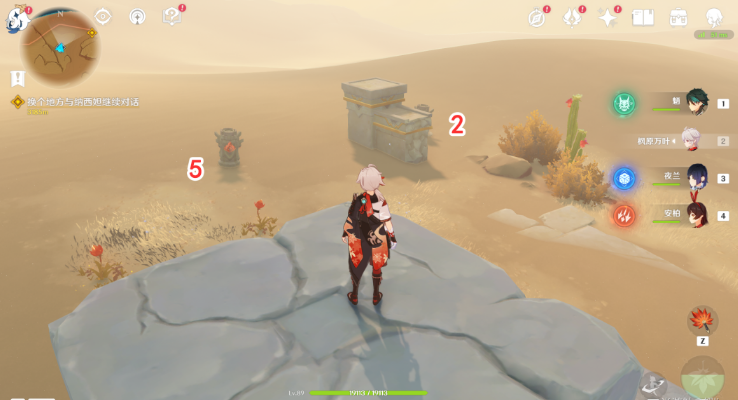Open the Paimon menu icon

17,16
